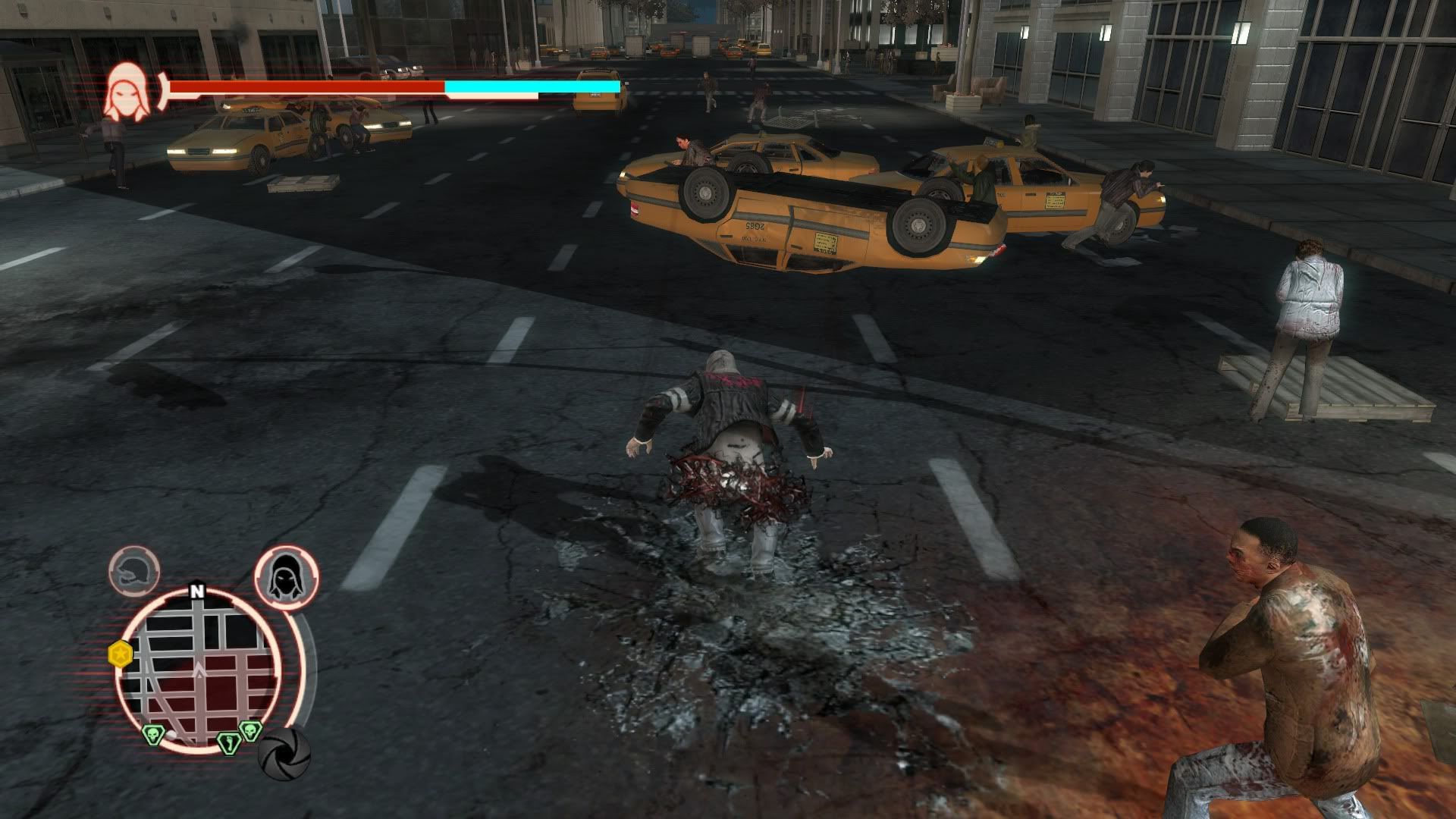The height and width of the screenshot is (819, 1456).
Task: Click the hooded portrait beside the health bar
Action: pos(127,93)
